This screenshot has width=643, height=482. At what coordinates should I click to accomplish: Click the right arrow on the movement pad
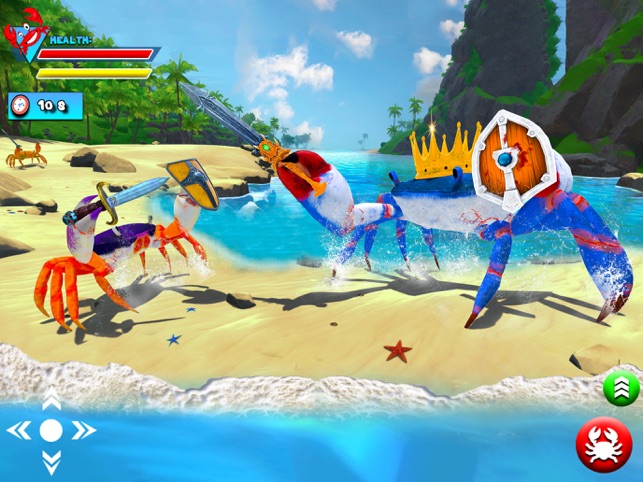click(83, 431)
